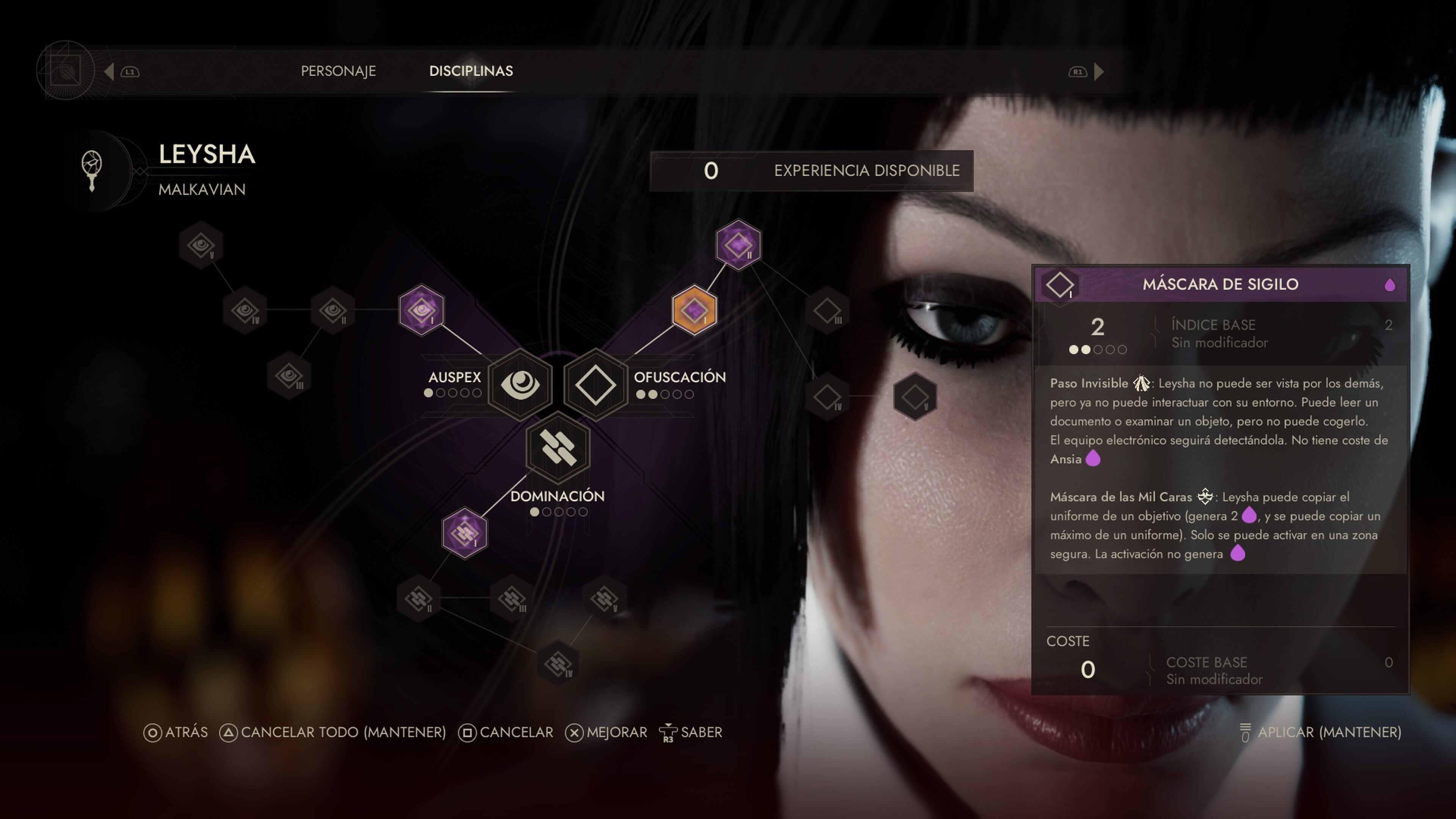Pick the locked Dominación level IV node
1456x819 pixels.
[558, 664]
